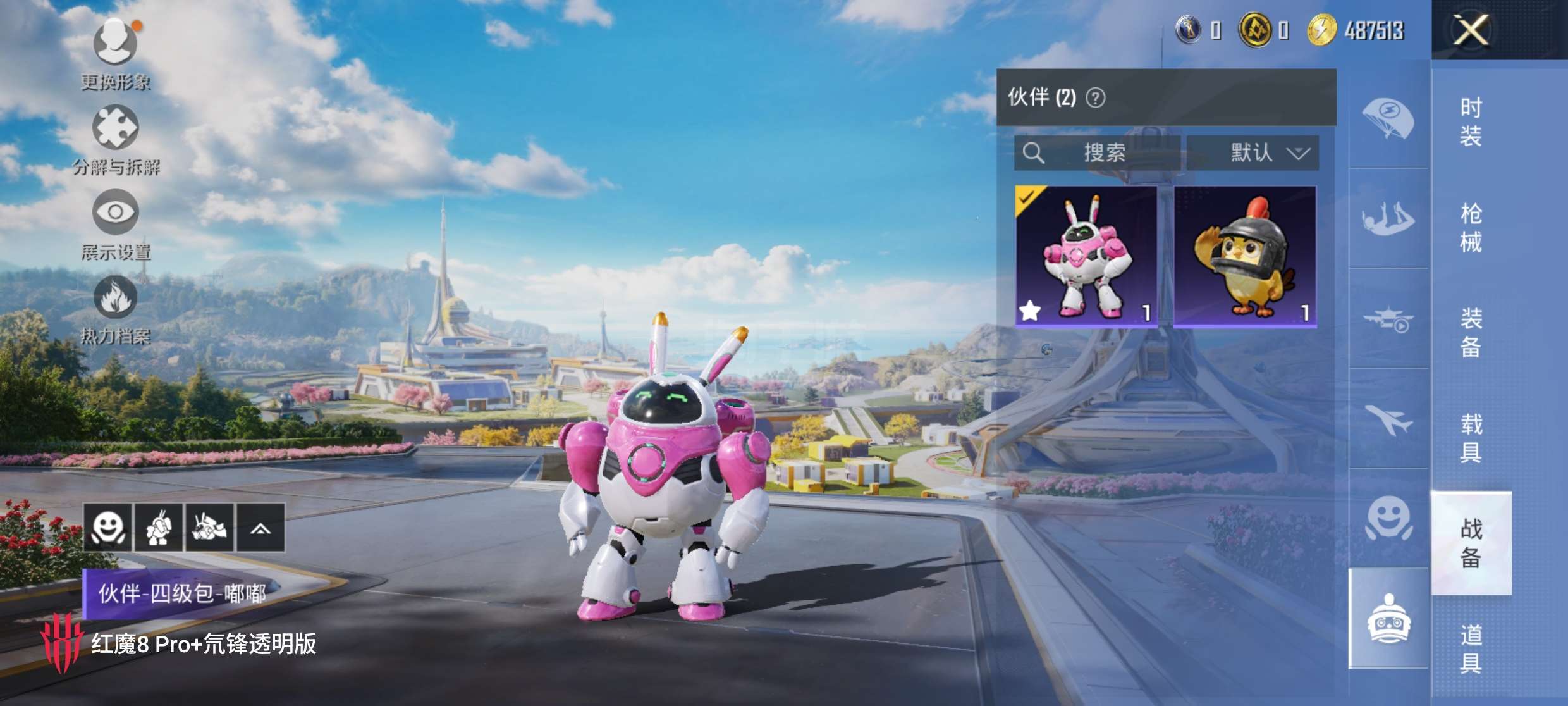The height and width of the screenshot is (706, 1568).
Task: Show help for 伙伴 question mark
Action: [1096, 98]
